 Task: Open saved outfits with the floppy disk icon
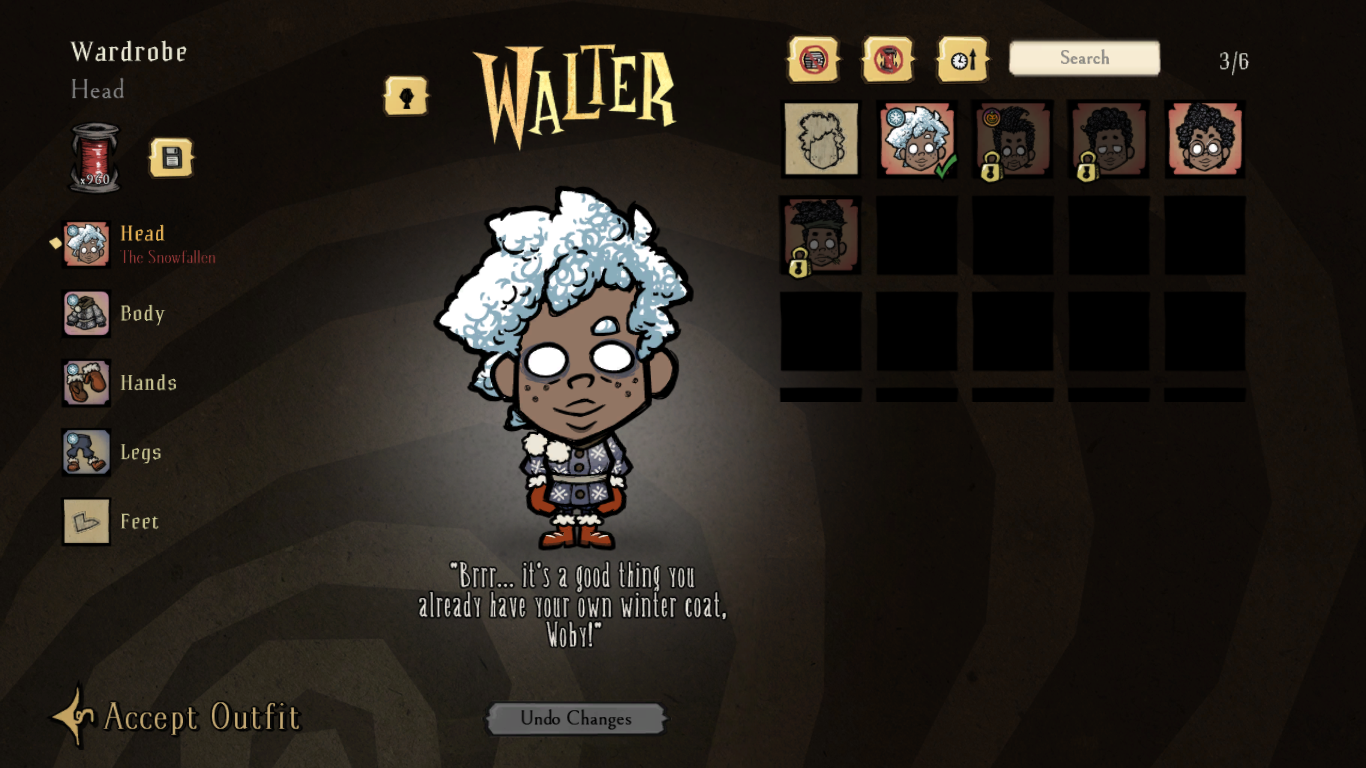pos(171,158)
